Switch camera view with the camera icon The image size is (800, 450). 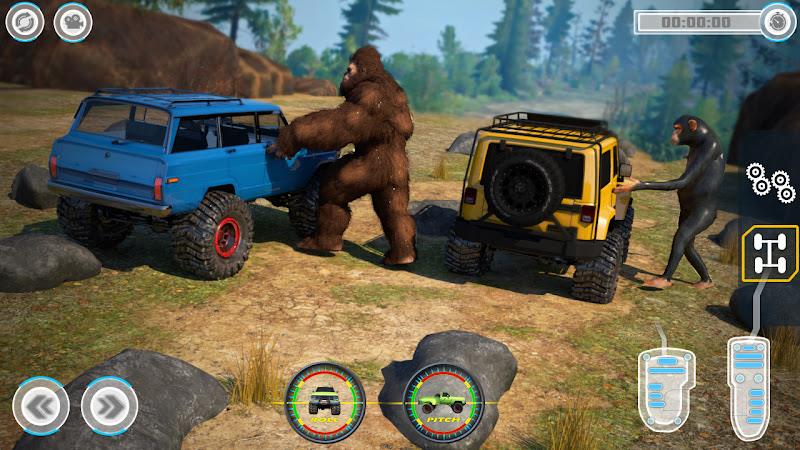coord(73,22)
